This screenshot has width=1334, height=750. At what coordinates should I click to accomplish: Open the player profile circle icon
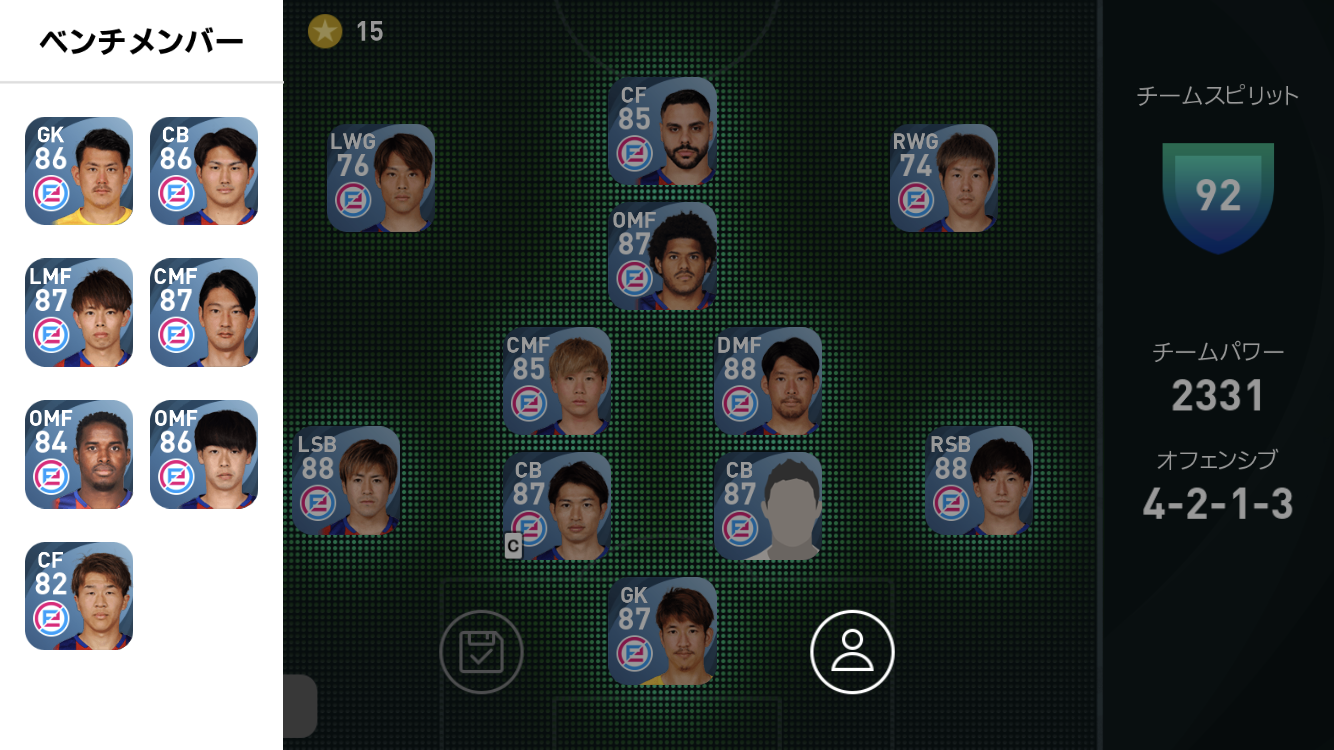coord(852,652)
